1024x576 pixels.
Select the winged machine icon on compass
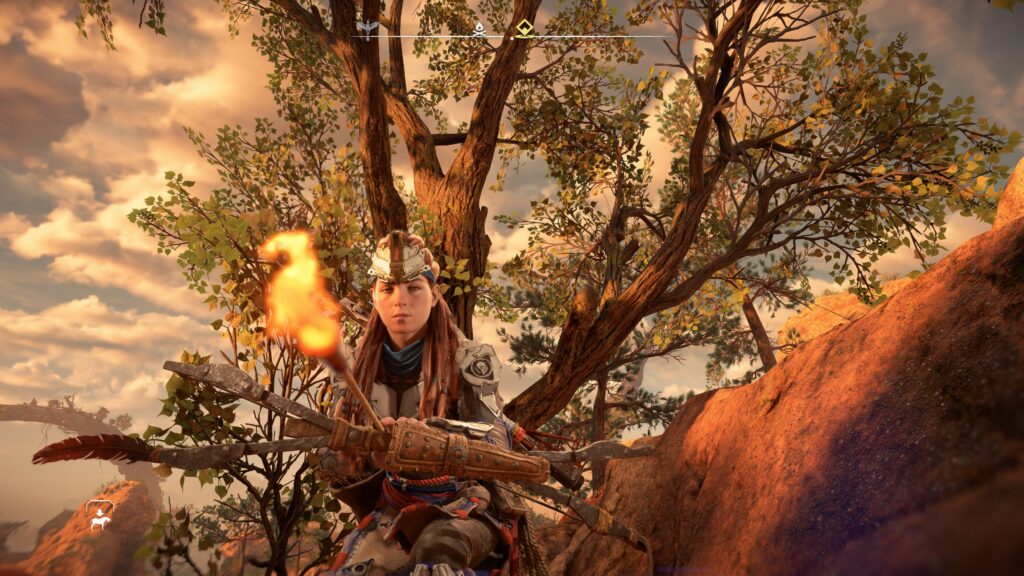367,29
